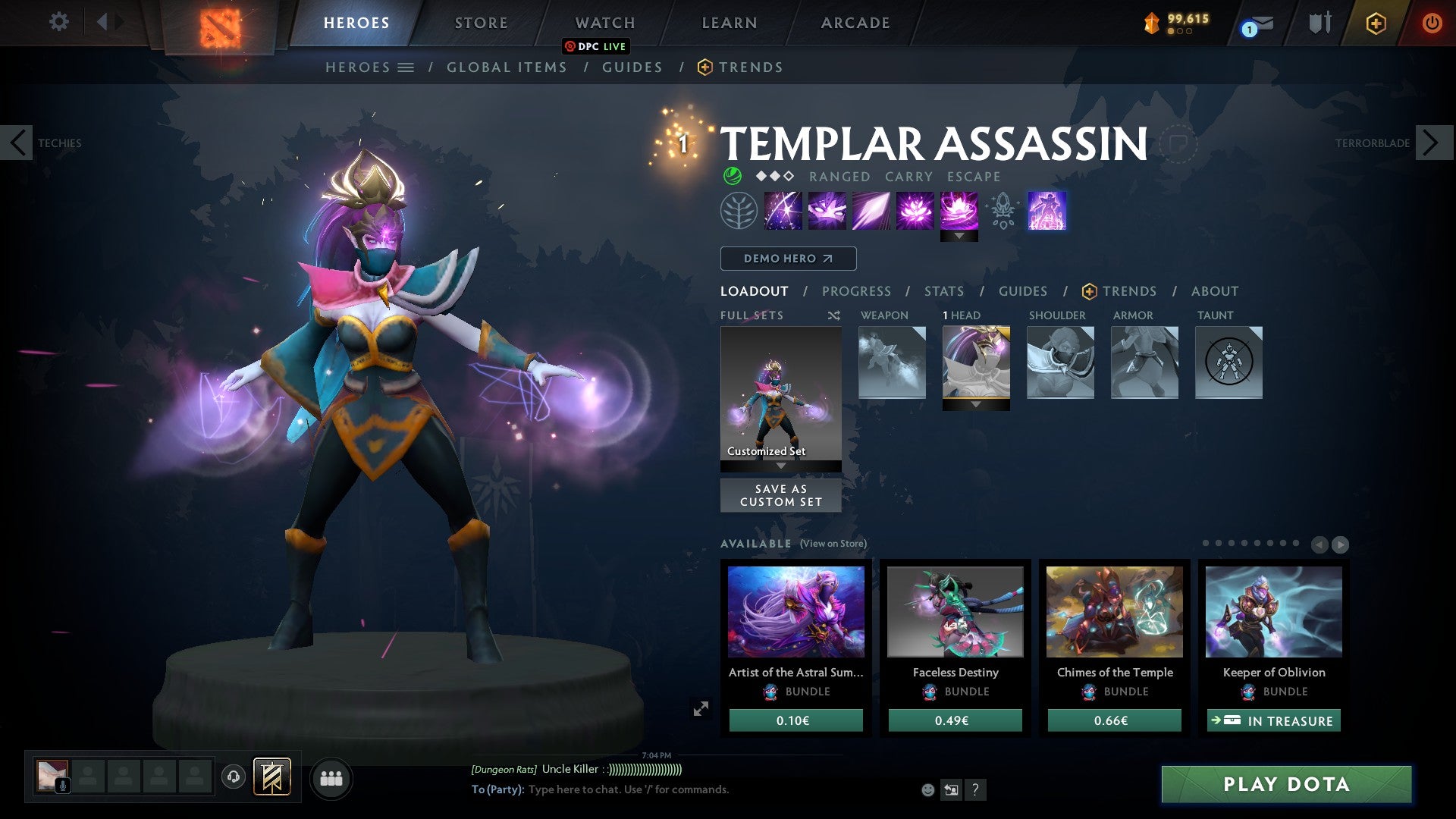Viewport: 1456px width, 819px height.
Task: Toggle the voice chat headset icon
Action: click(x=234, y=777)
